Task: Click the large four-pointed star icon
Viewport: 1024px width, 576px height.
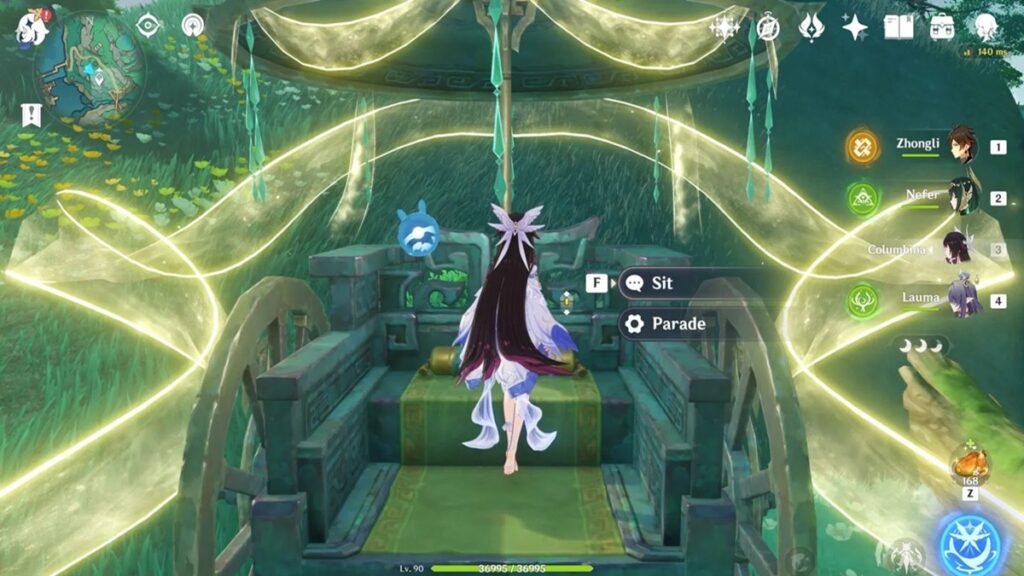Action: tap(854, 27)
